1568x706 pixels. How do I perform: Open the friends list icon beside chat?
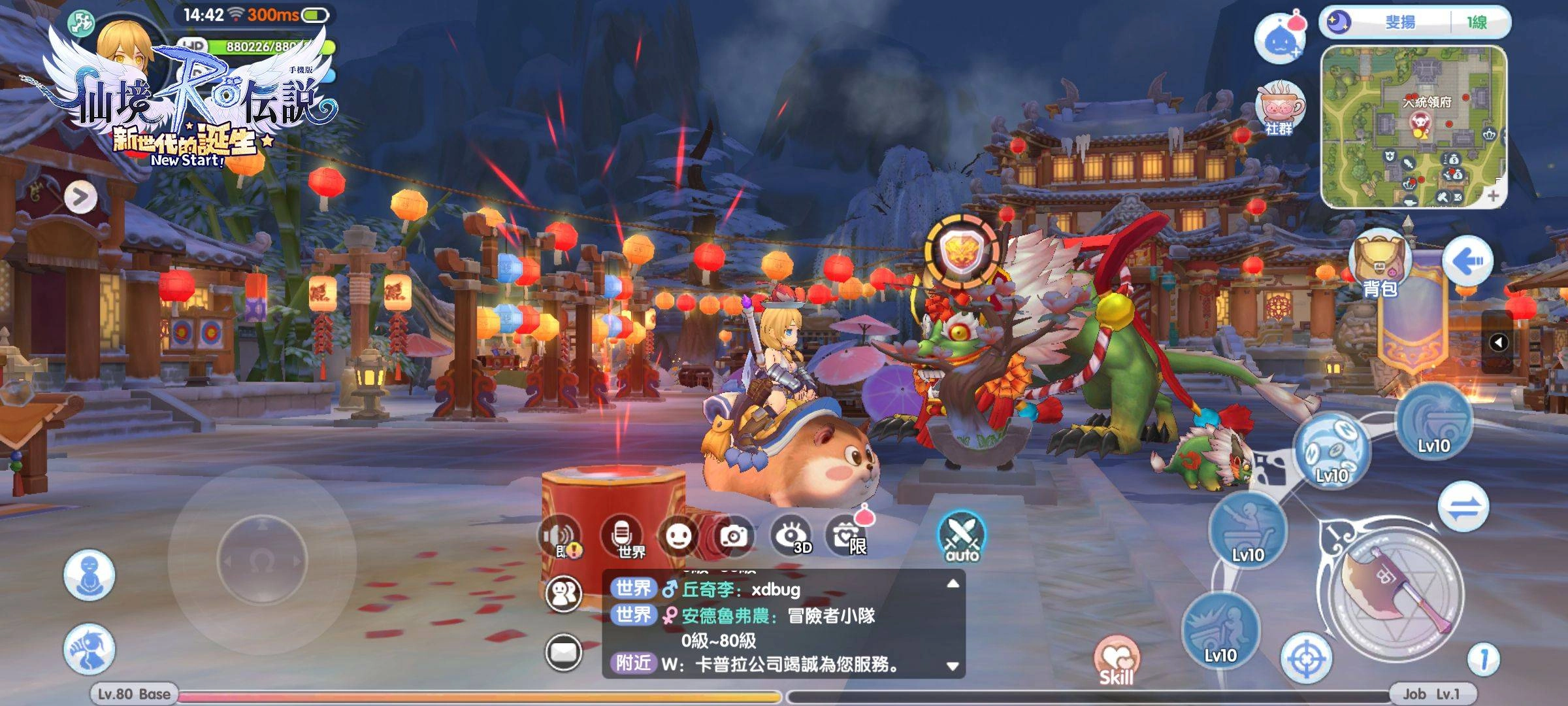(563, 594)
